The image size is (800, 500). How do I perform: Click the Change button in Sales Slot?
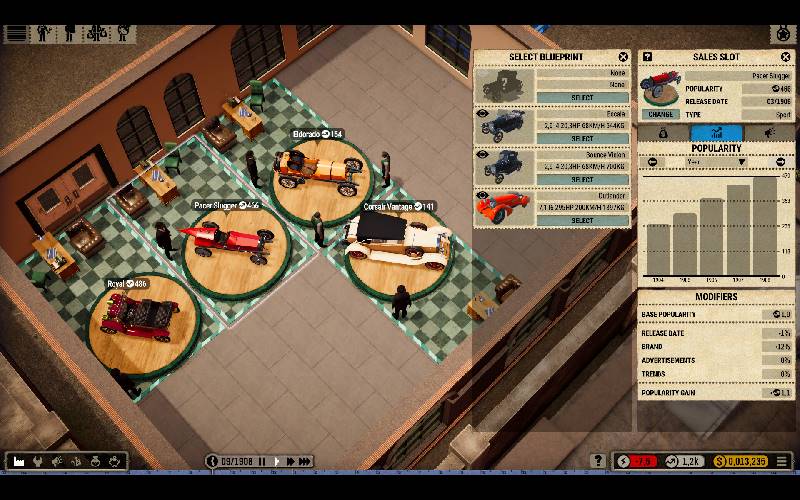(659, 115)
